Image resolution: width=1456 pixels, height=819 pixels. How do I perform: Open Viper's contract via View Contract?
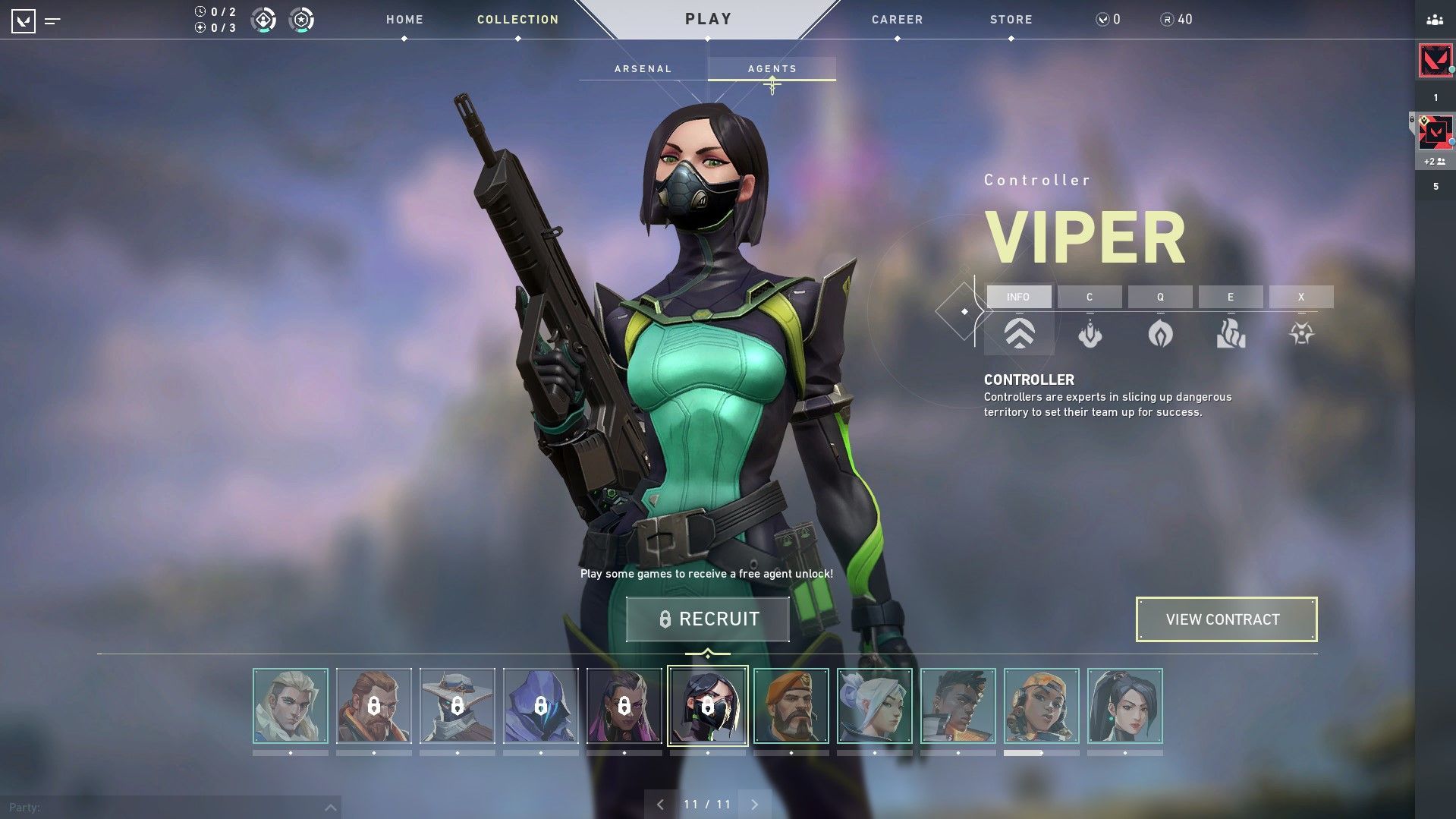pos(1226,619)
